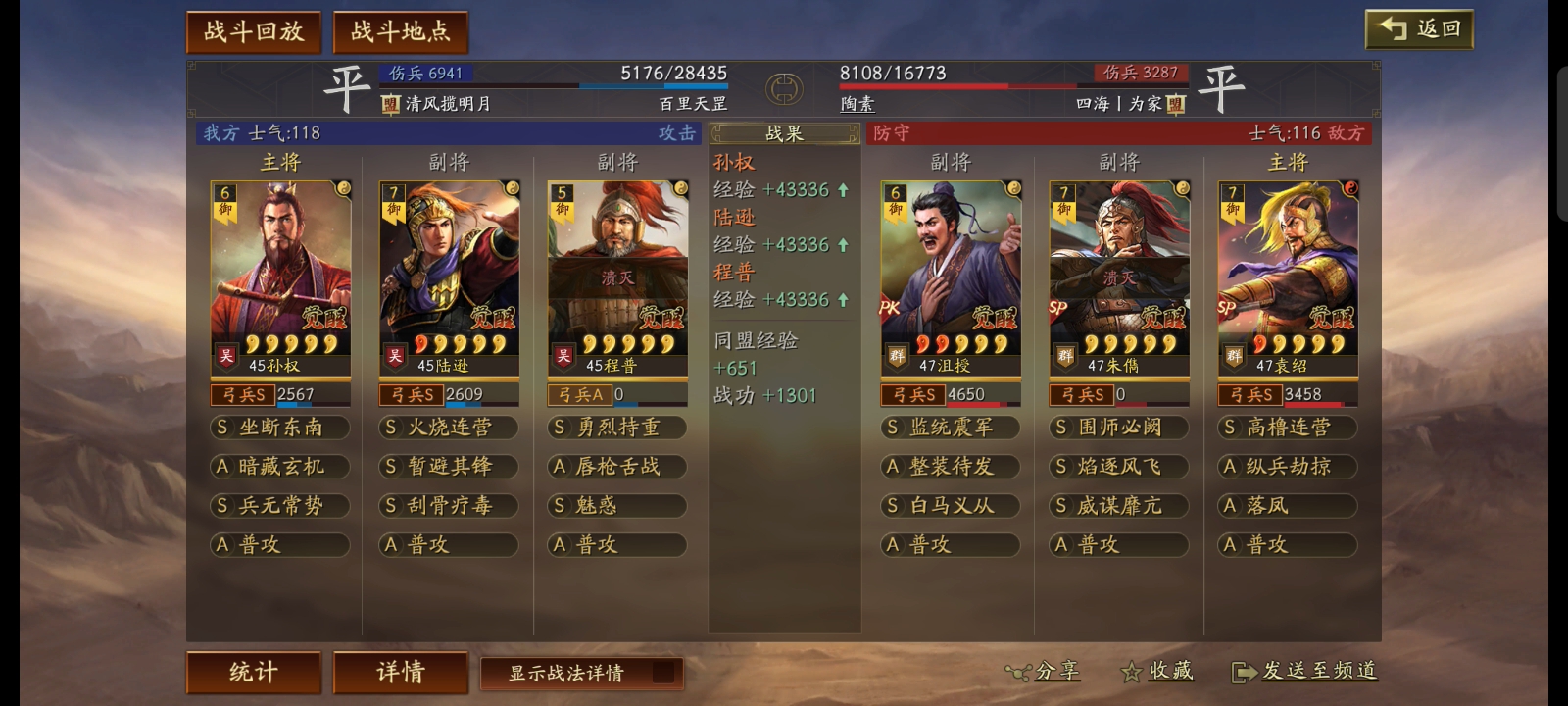1568x706 pixels.
Task: View the 战斗地点 battle location
Action: click(401, 31)
